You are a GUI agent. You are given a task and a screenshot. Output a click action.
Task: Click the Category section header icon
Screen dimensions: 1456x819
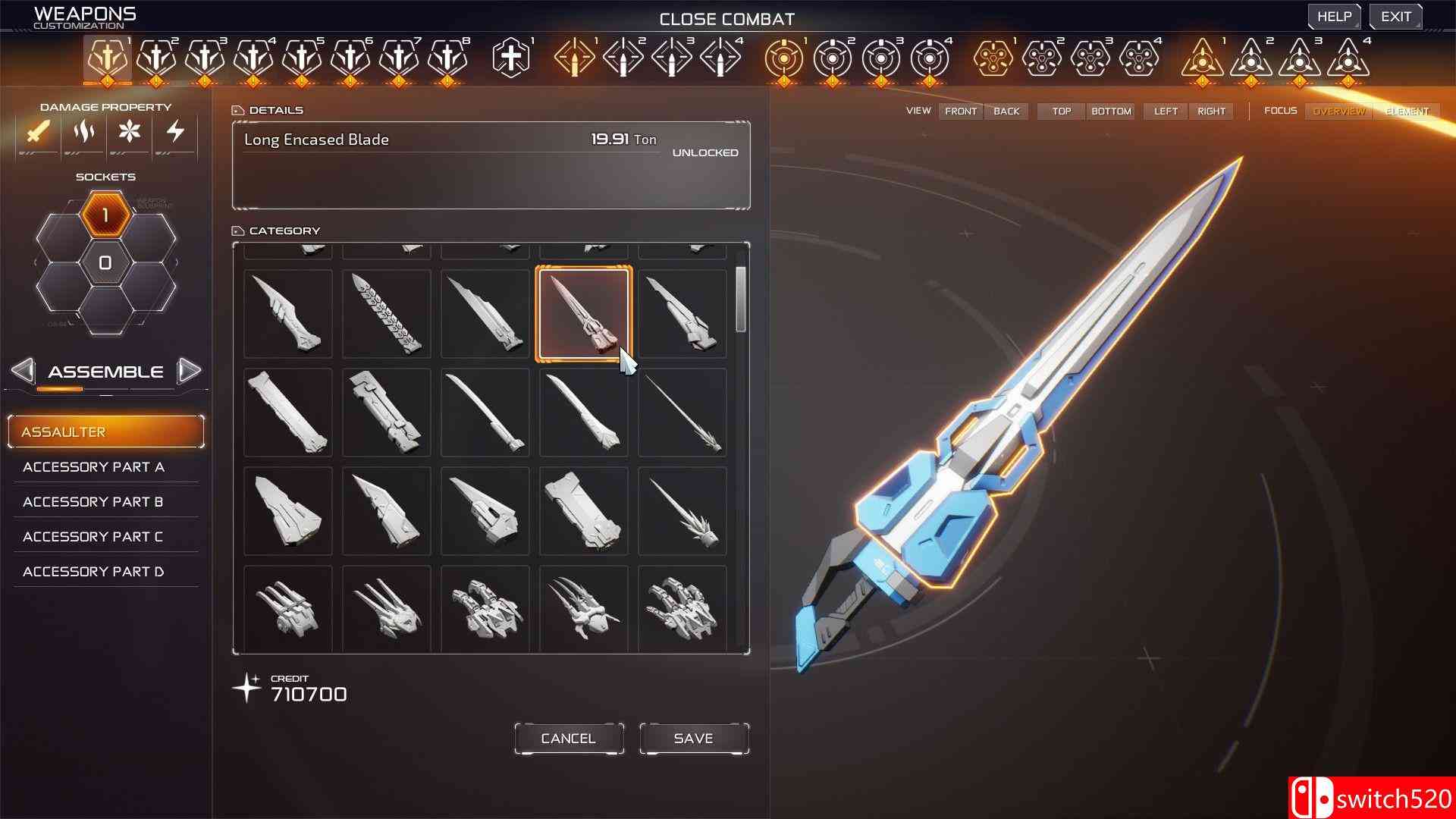[x=239, y=230]
